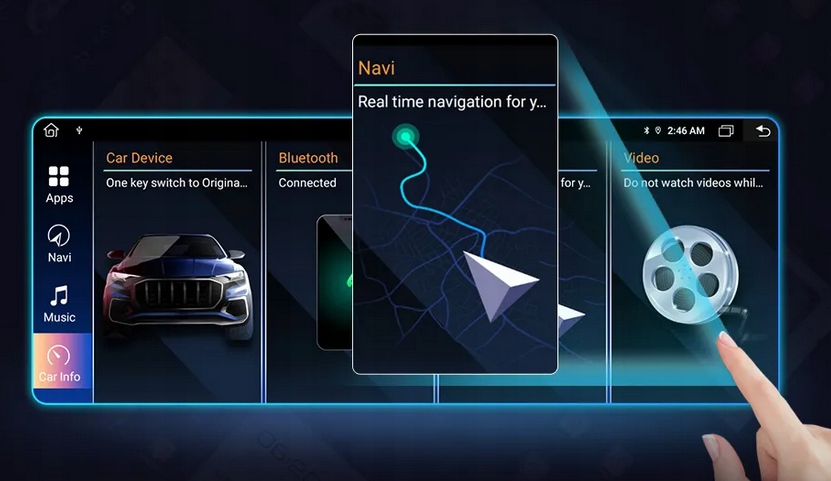Tap the home icon in status bar
Viewport: 831px width, 481px height.
tap(51, 130)
